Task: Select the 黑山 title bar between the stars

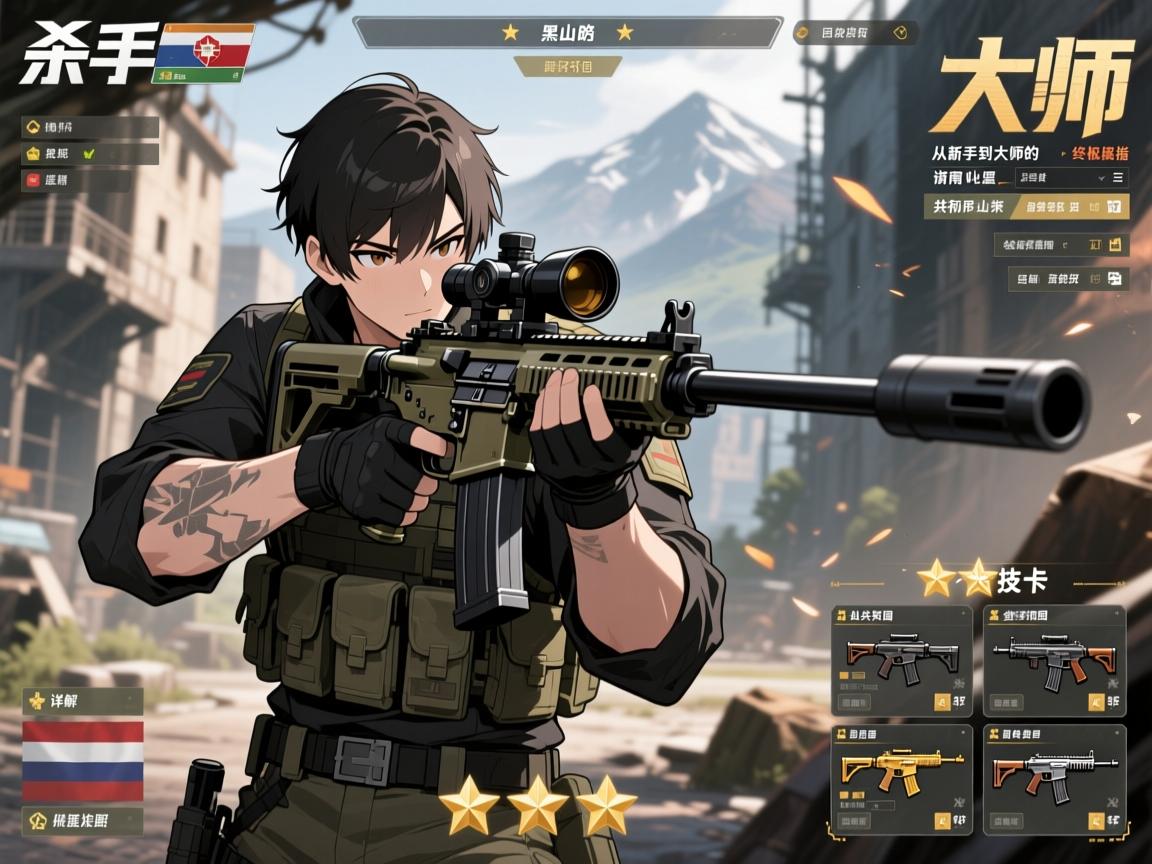Action: [567, 33]
